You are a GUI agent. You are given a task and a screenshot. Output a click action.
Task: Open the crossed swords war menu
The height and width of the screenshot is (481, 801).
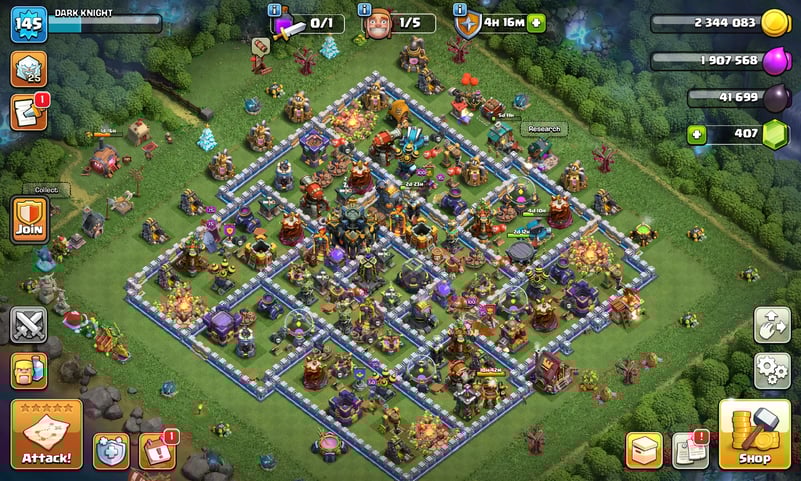tap(30, 325)
